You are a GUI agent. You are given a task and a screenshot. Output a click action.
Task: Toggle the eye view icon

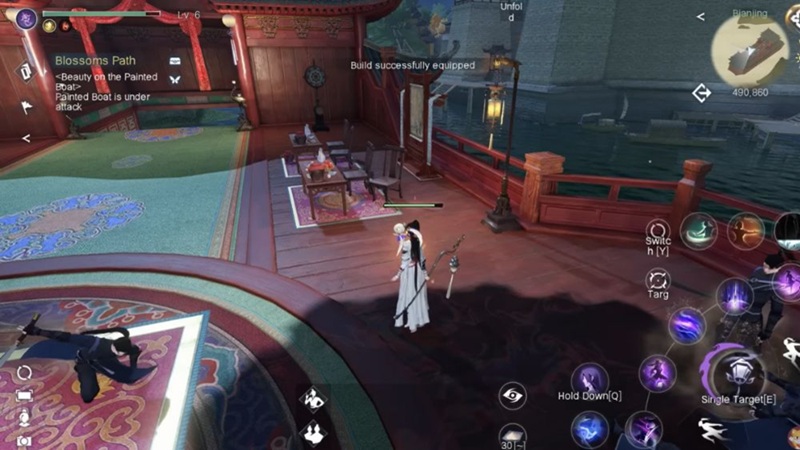pyautogui.click(x=513, y=395)
